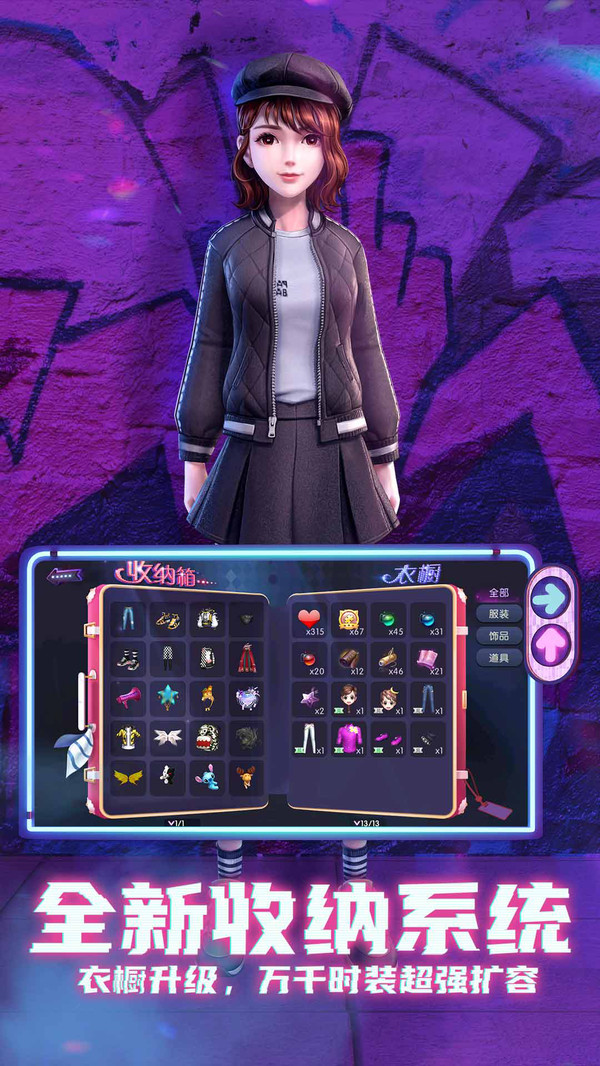Image resolution: width=600 pixels, height=1066 pixels.
Task: Select the white pants in wardrobe
Action: pos(309,738)
